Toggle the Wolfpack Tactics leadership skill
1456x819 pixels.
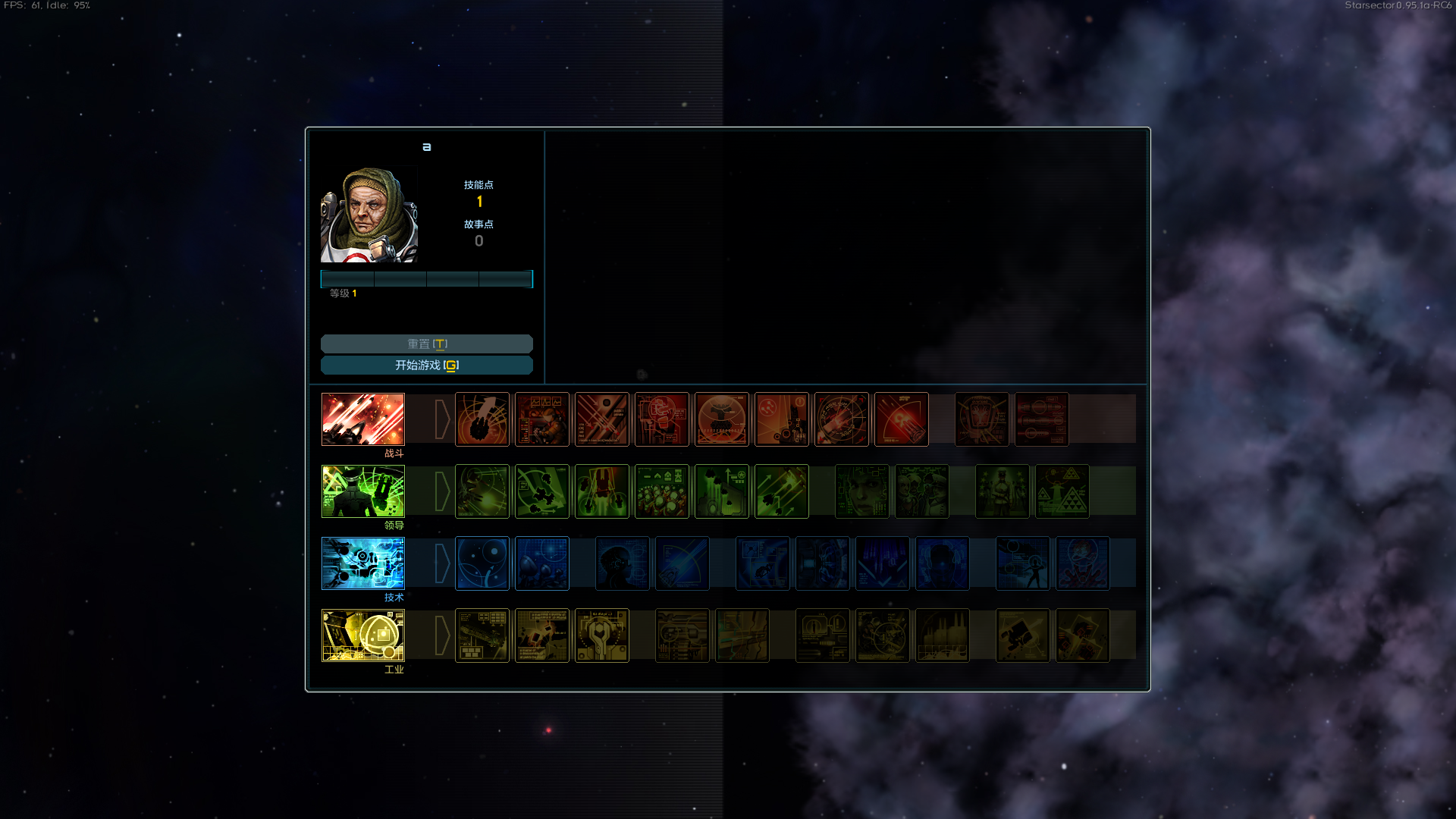(x=541, y=491)
